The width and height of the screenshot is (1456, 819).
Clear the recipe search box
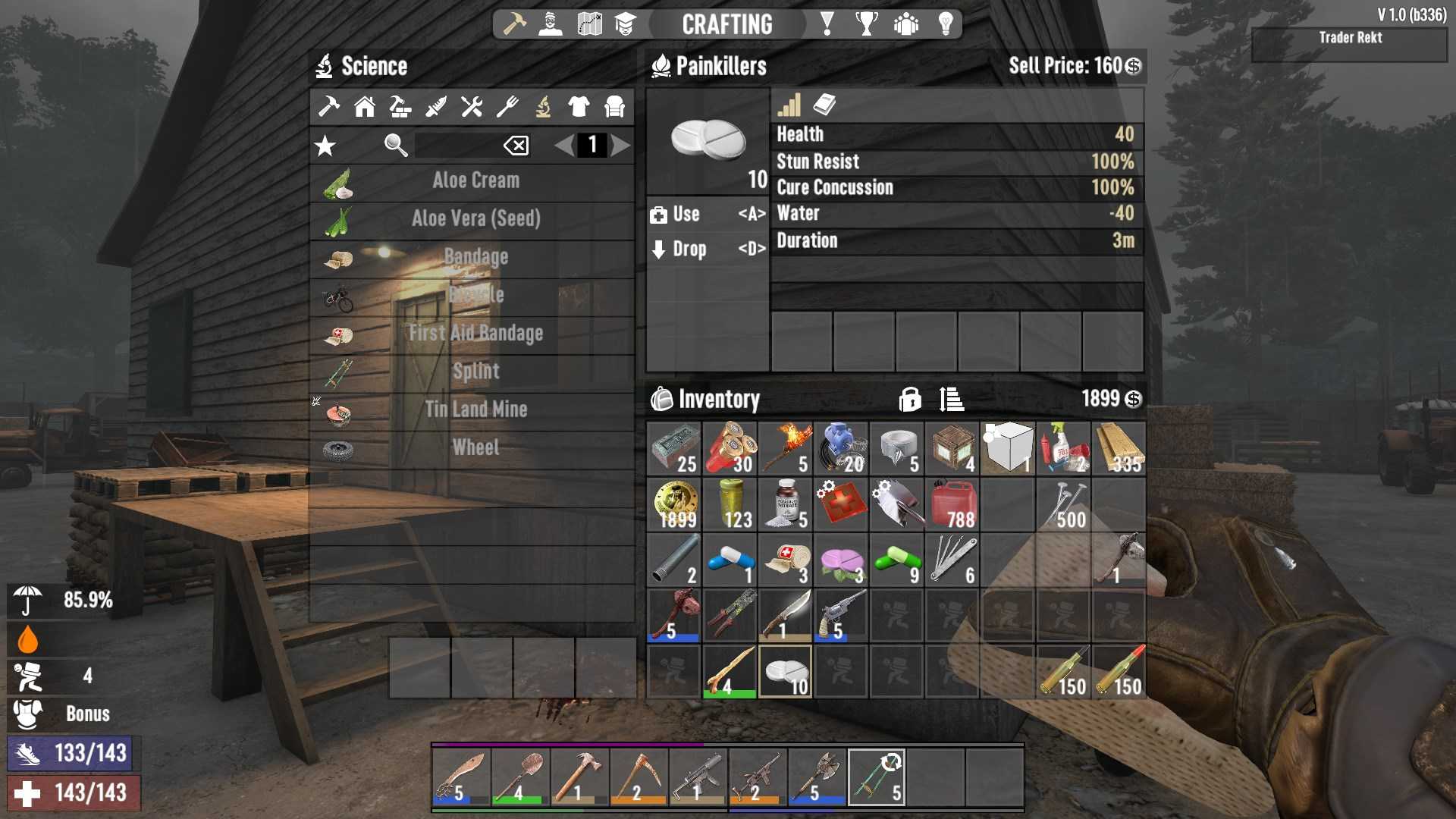516,145
